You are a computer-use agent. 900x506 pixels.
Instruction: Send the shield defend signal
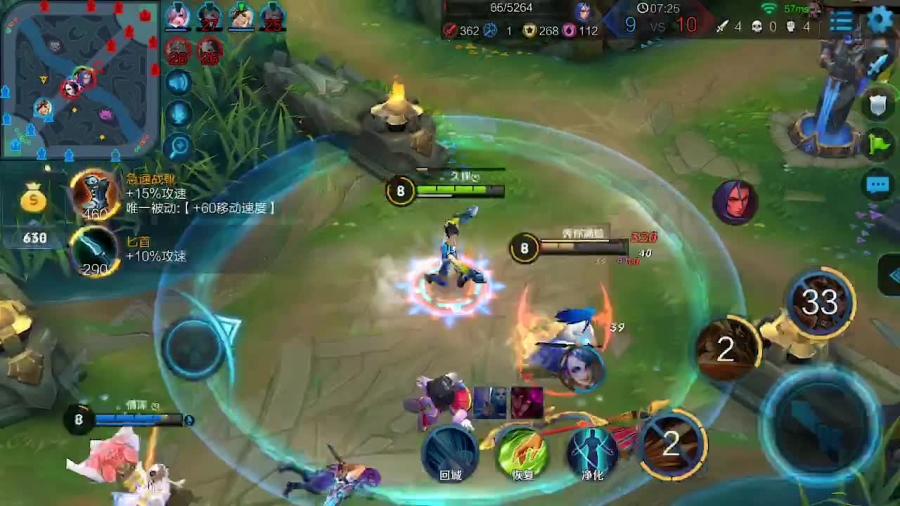(877, 104)
